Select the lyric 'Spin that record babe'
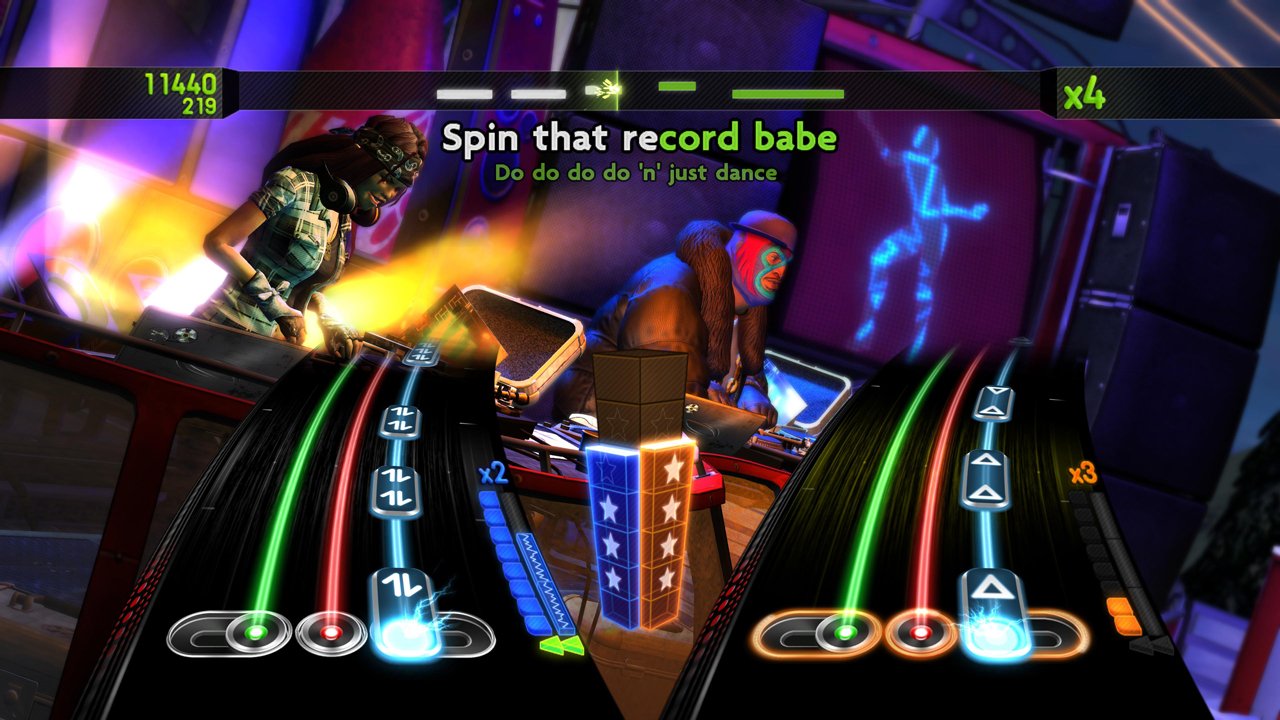 click(638, 138)
